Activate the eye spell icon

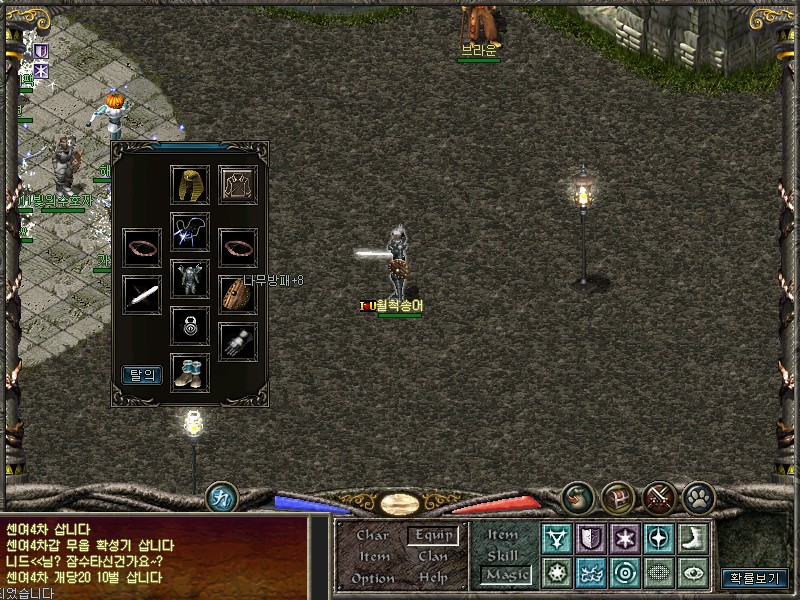[x=693, y=572]
